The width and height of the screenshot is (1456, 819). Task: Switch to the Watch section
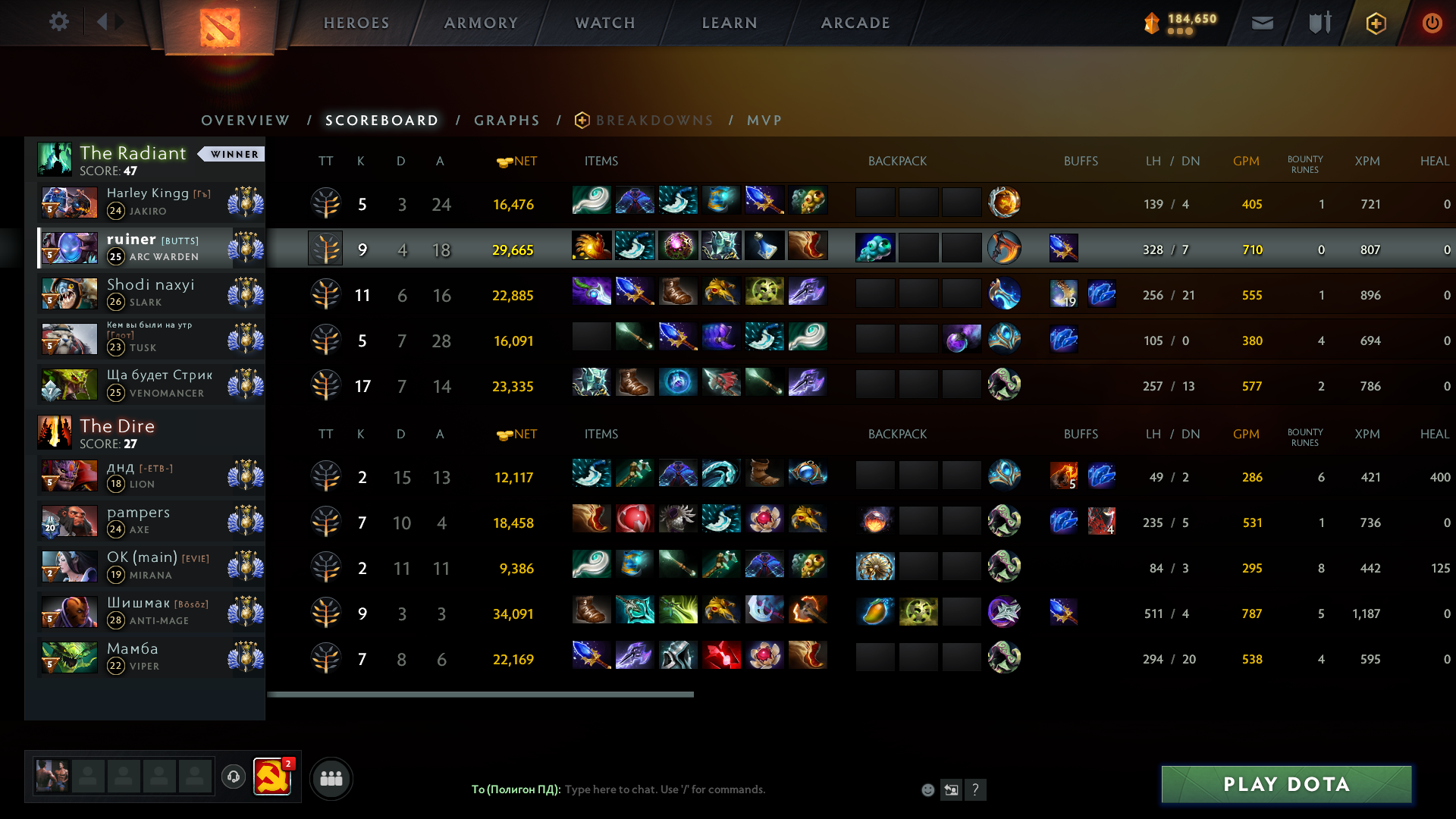pos(605,23)
